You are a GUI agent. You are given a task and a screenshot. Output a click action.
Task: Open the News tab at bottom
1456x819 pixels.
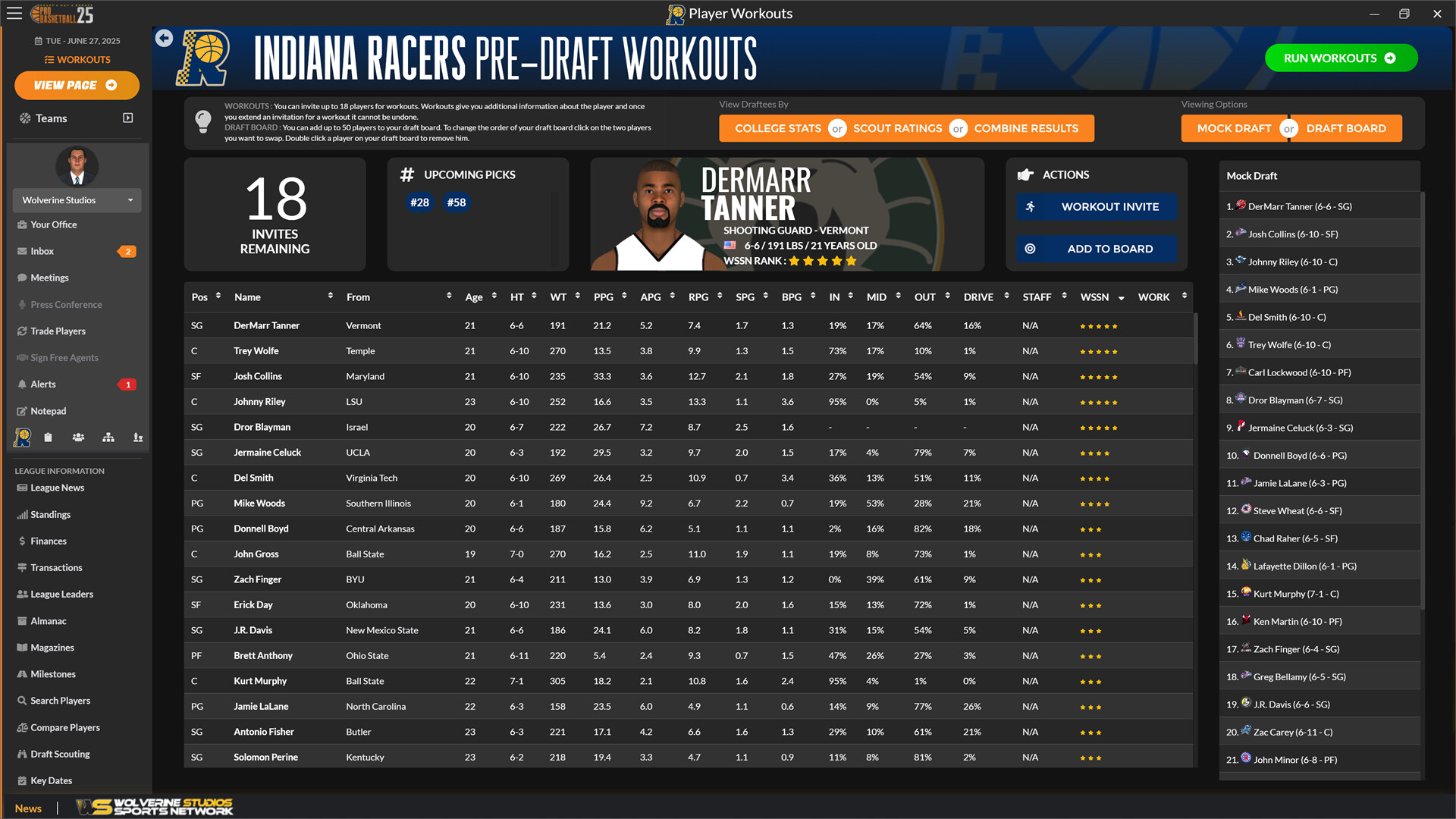(28, 808)
